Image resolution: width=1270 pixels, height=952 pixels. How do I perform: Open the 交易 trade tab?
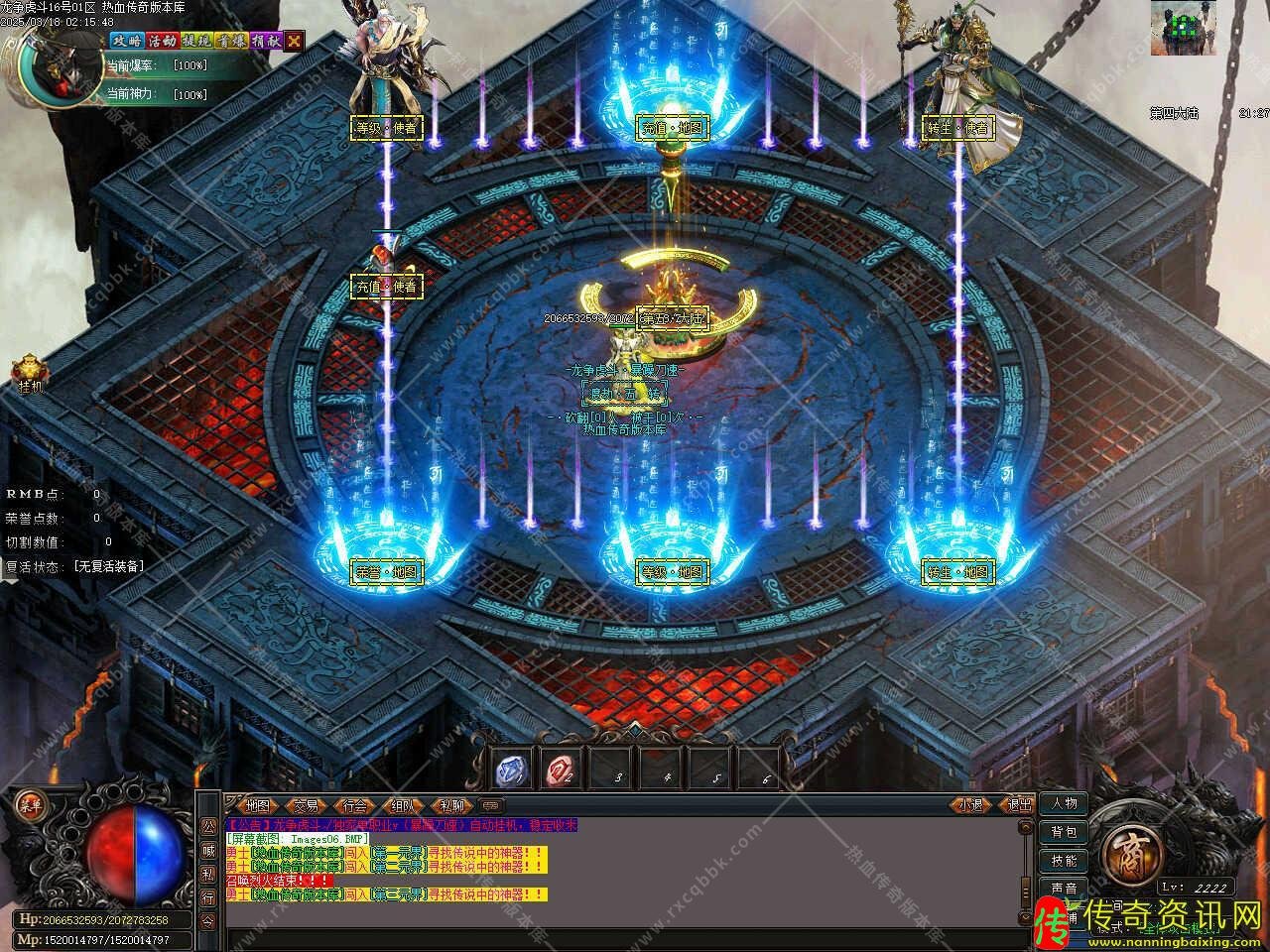pos(307,805)
